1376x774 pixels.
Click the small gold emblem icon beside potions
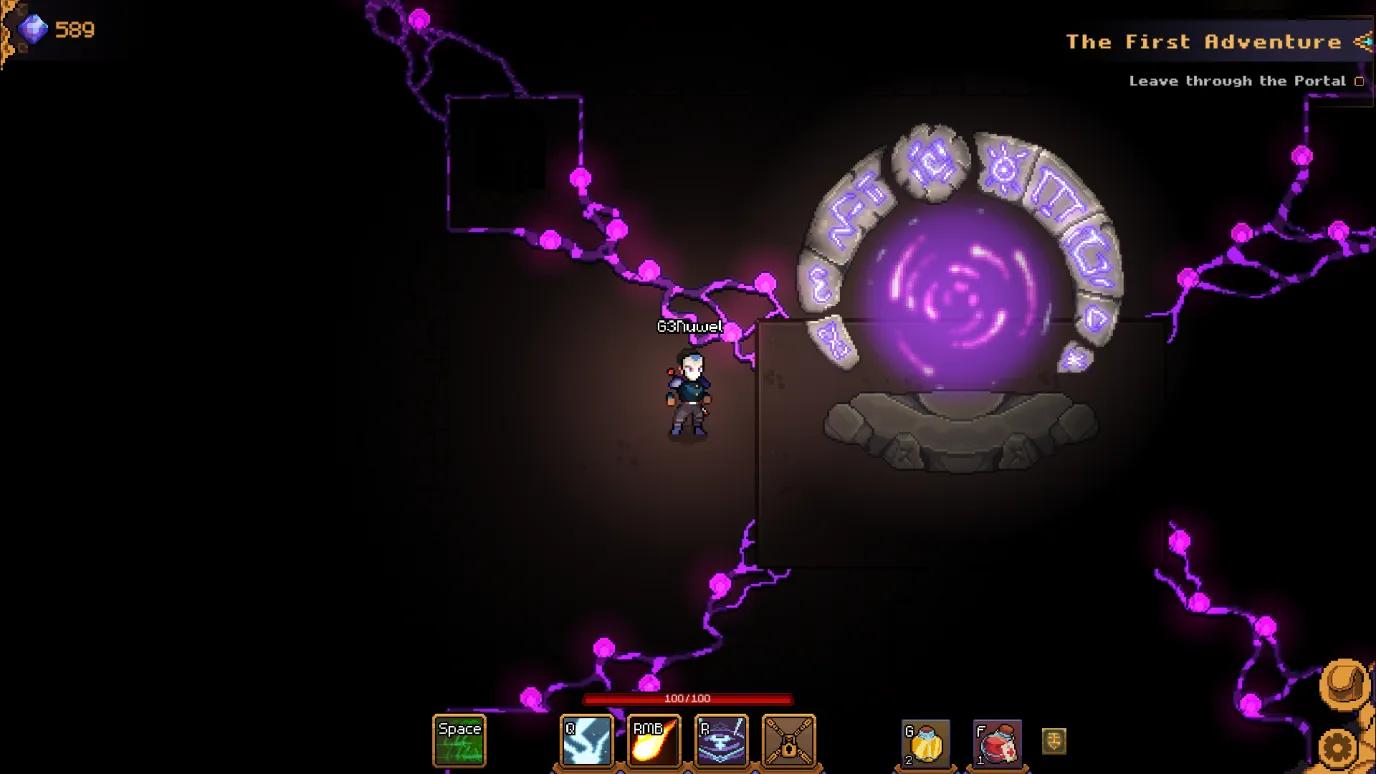[x=1054, y=741]
